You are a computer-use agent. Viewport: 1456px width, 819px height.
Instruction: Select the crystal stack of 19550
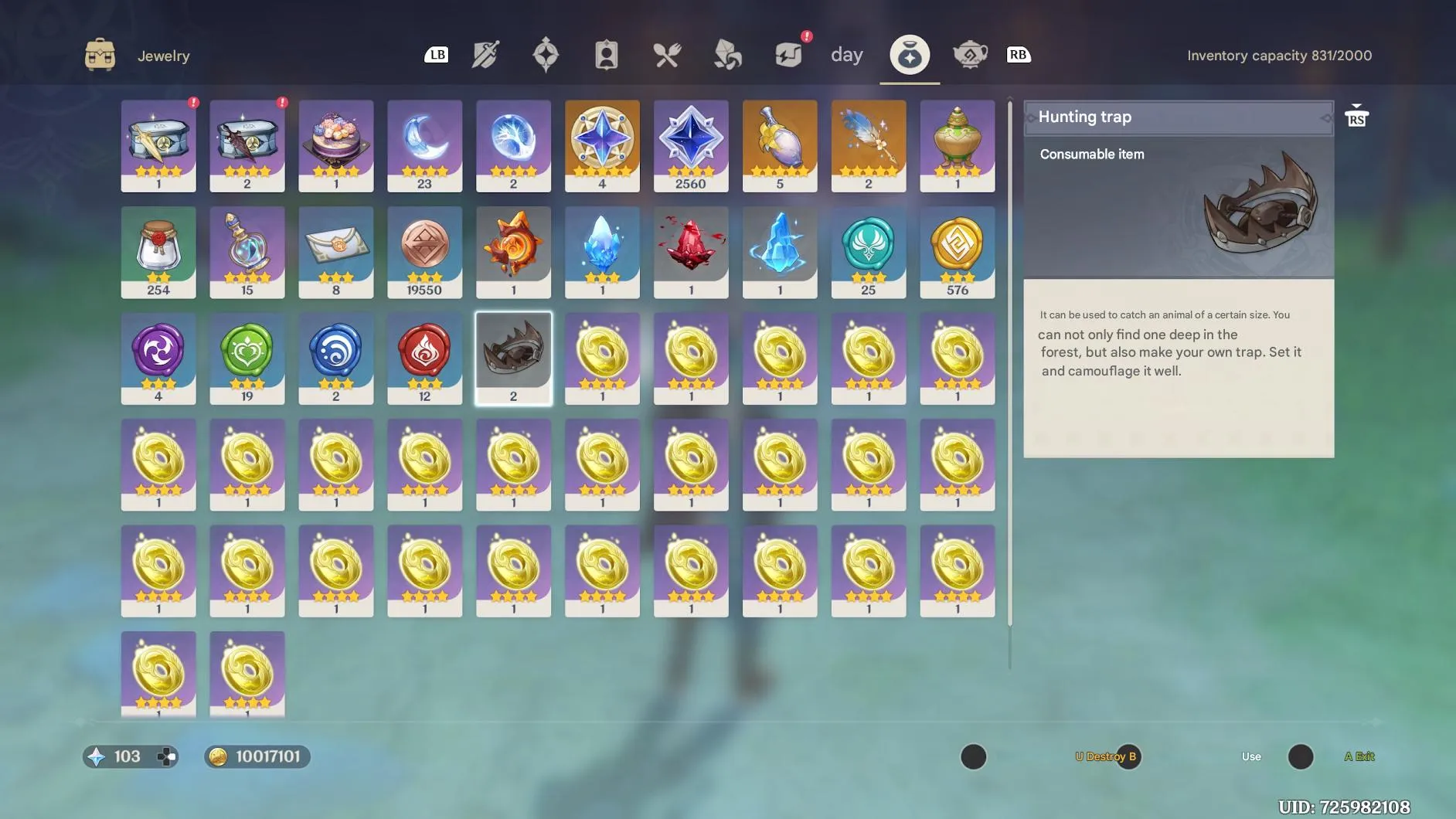click(x=424, y=252)
